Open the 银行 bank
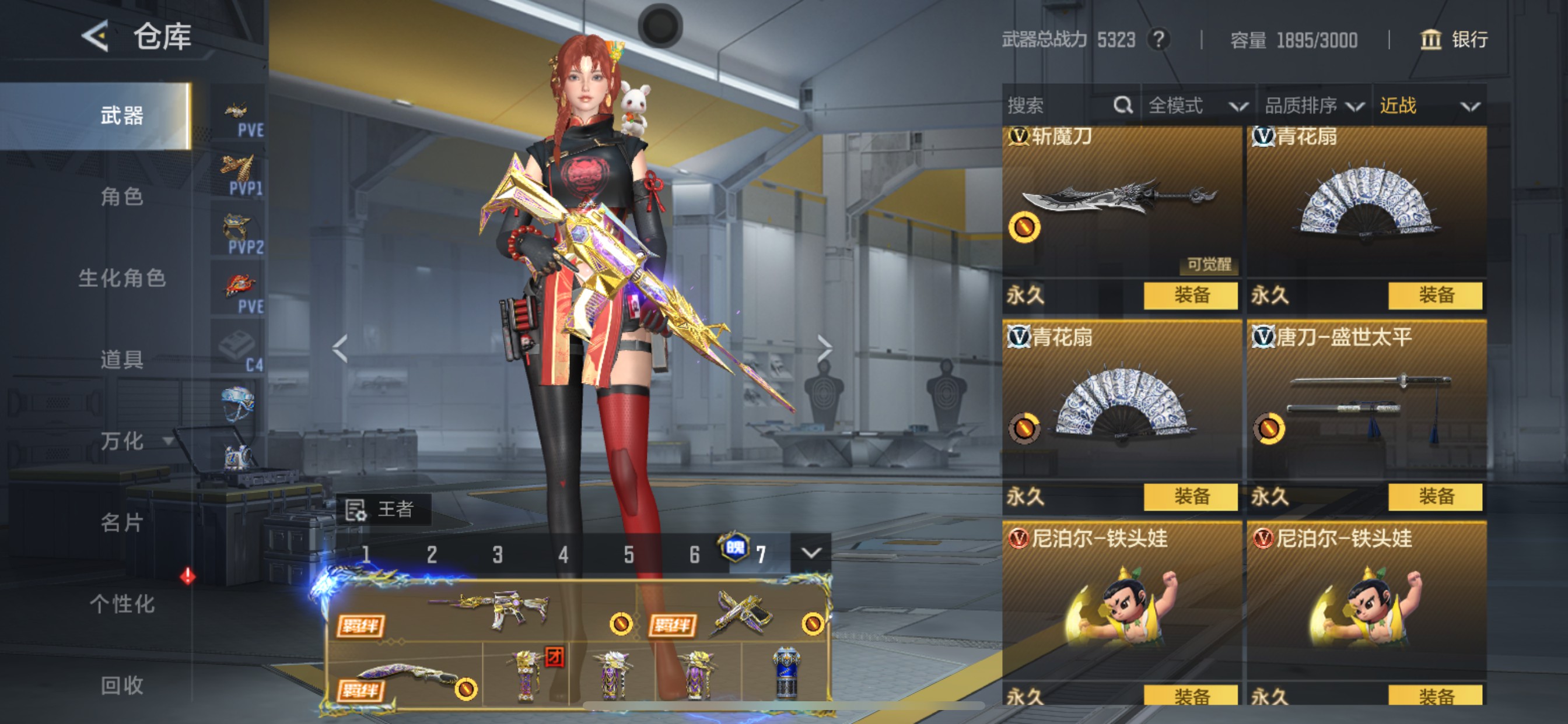The height and width of the screenshot is (724, 1568). click(1455, 40)
